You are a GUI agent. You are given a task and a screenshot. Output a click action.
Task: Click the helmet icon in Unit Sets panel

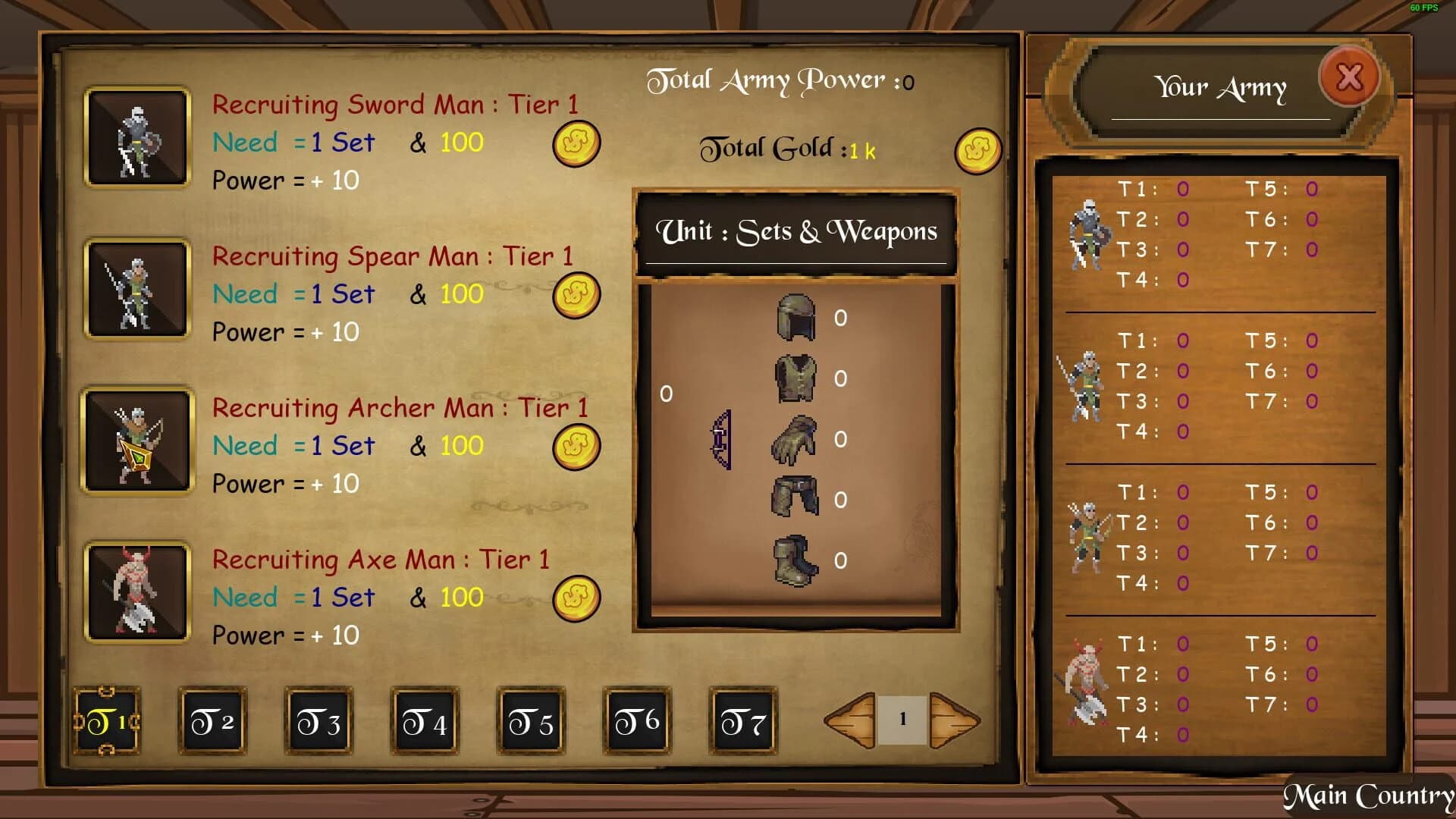pyautogui.click(x=795, y=318)
